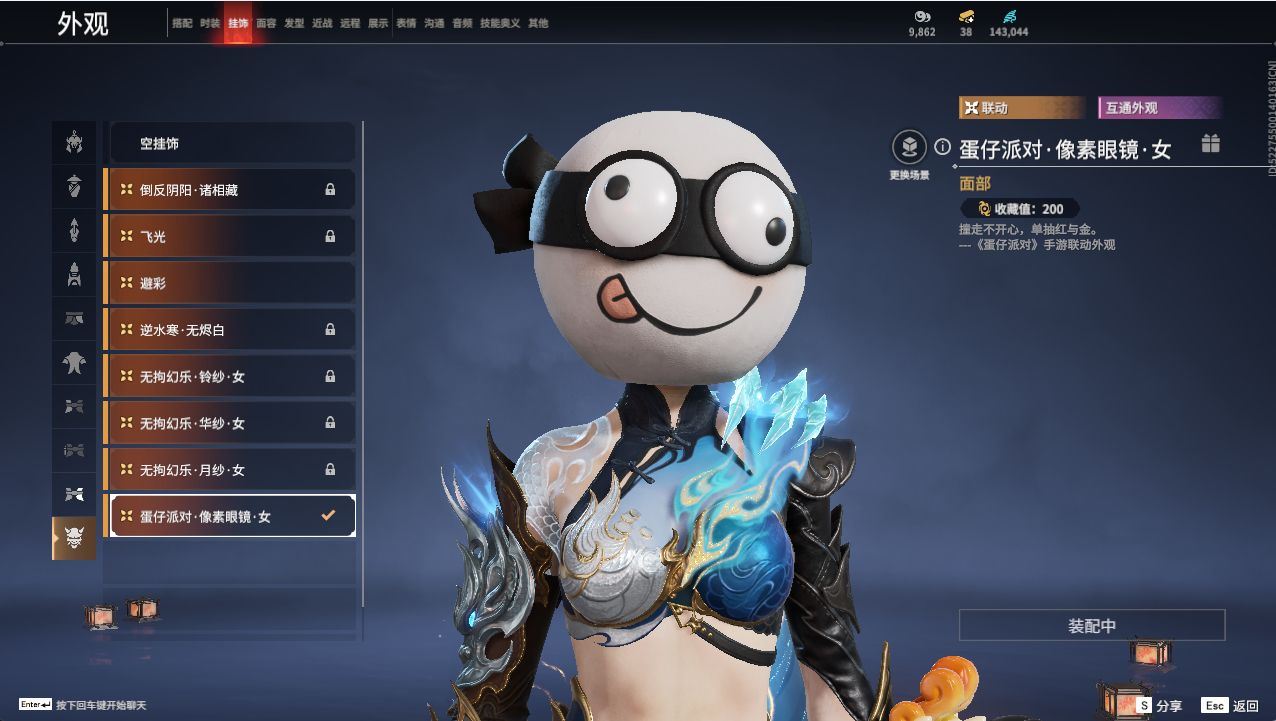Go to the 发型 tab
This screenshot has width=1276, height=721.
294,23
